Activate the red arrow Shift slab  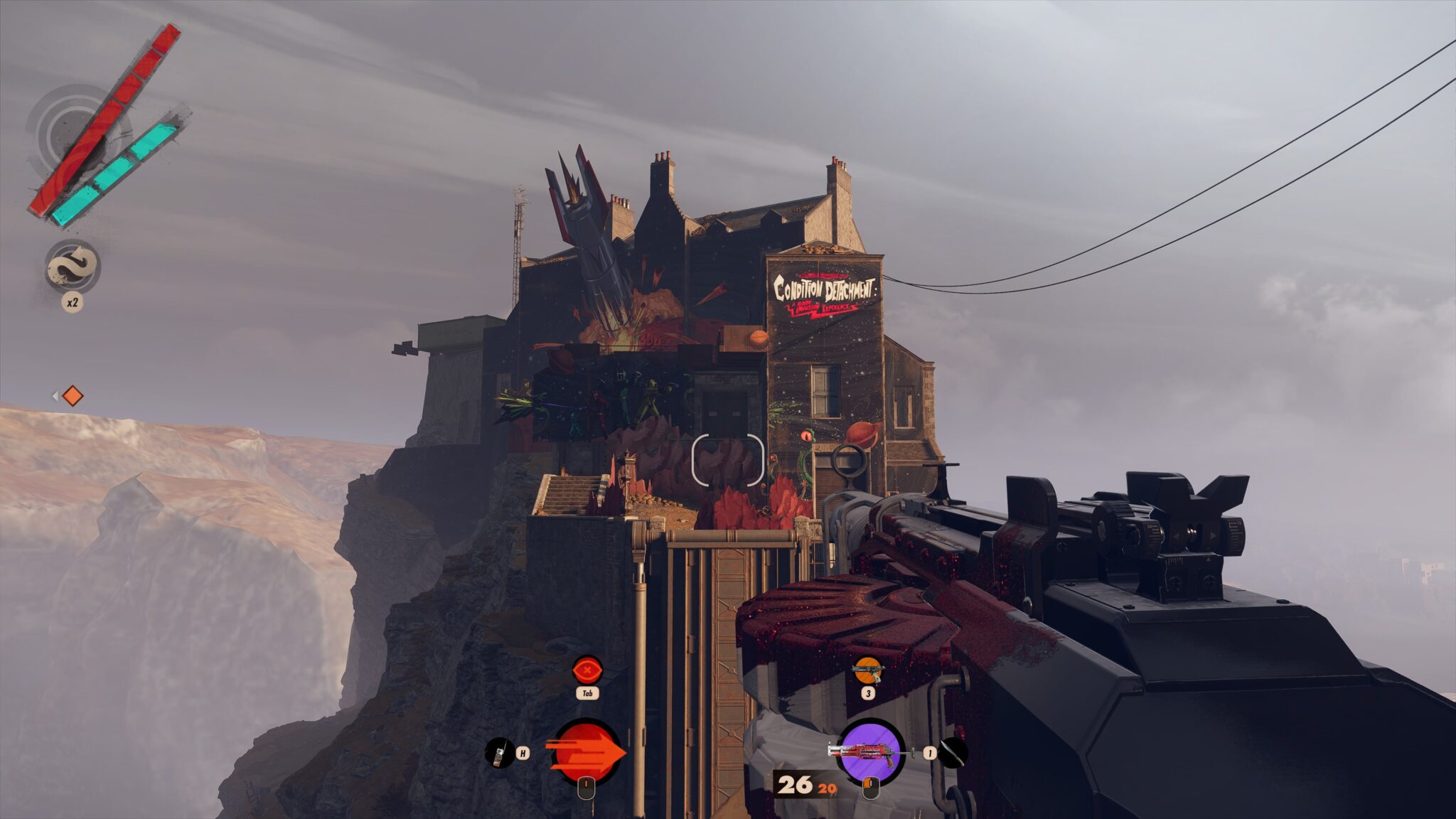(587, 752)
